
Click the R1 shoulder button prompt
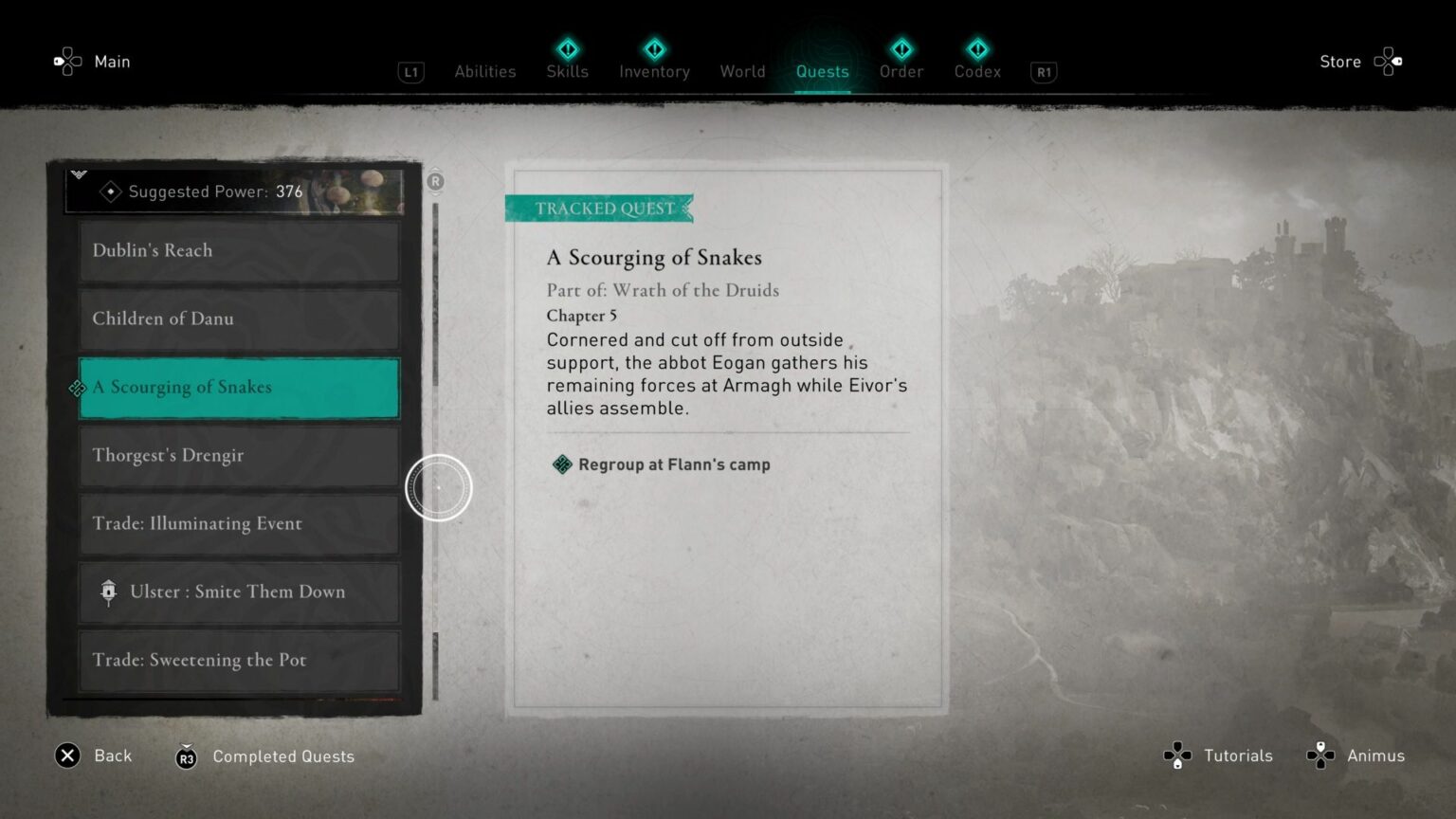[x=1043, y=72]
